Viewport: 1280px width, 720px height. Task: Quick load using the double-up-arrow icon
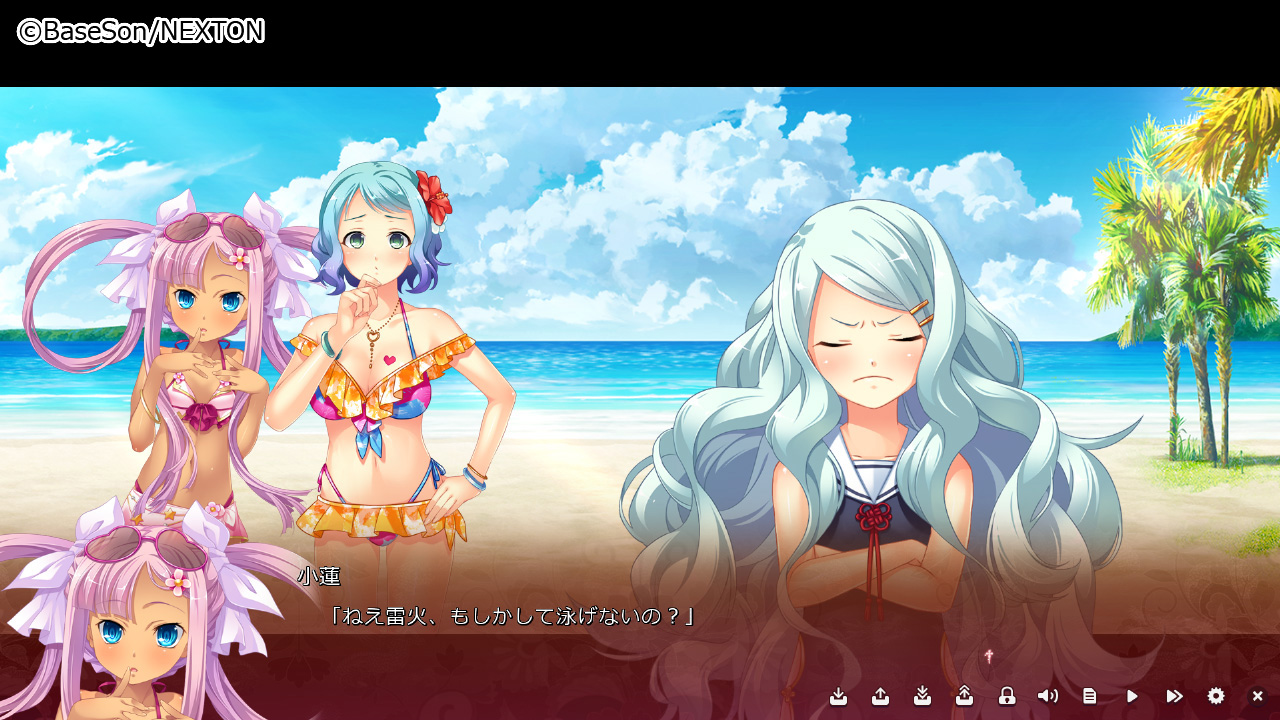[x=965, y=696]
